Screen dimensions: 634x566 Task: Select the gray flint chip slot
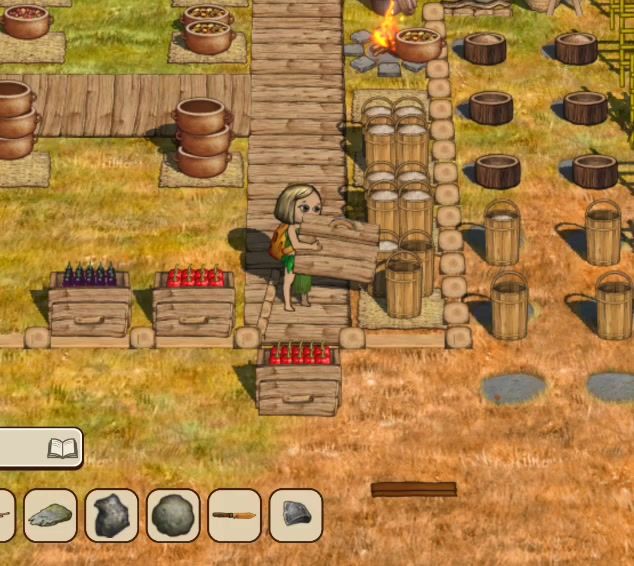[x=296, y=515]
